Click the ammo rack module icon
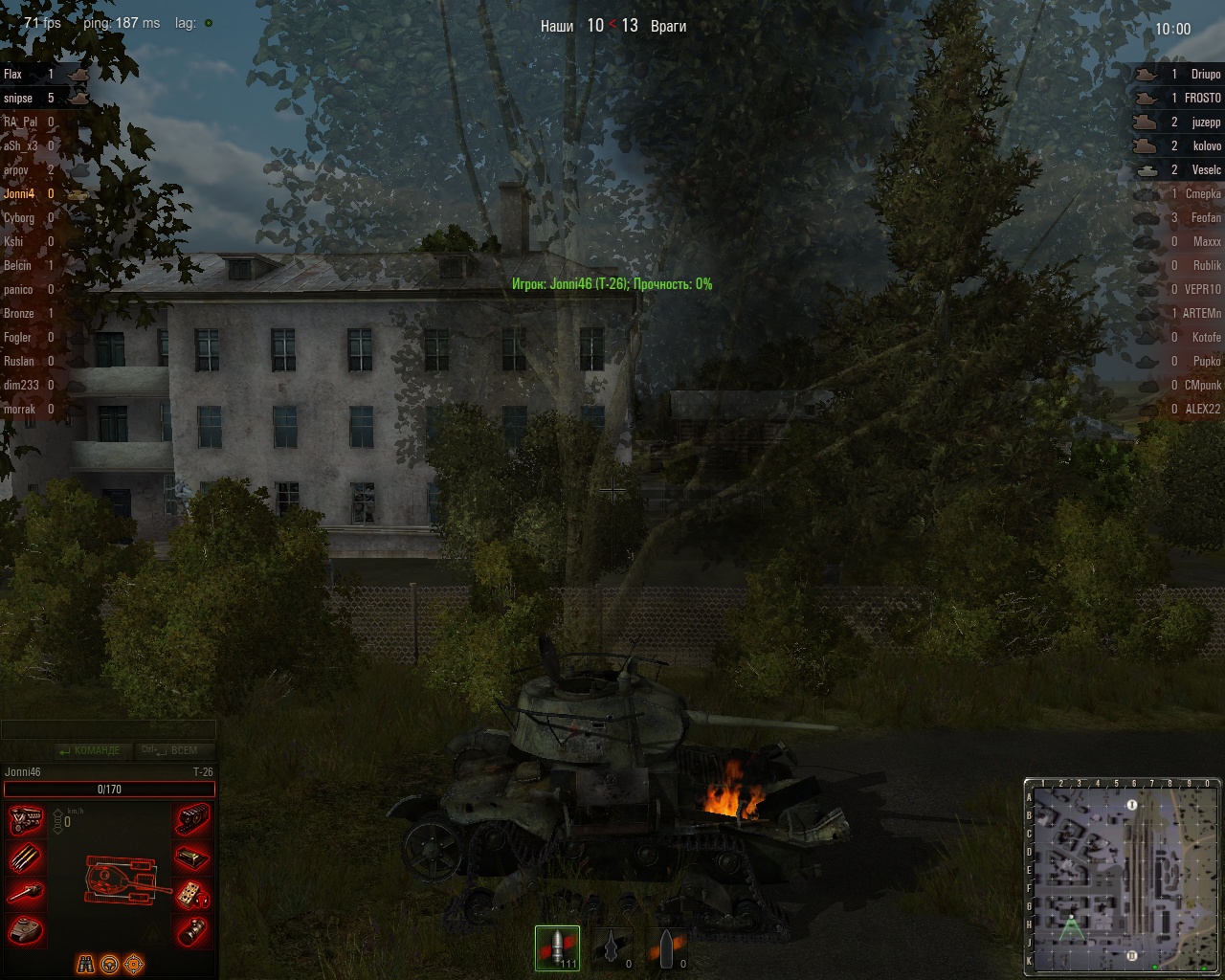1225x980 pixels. [26, 858]
